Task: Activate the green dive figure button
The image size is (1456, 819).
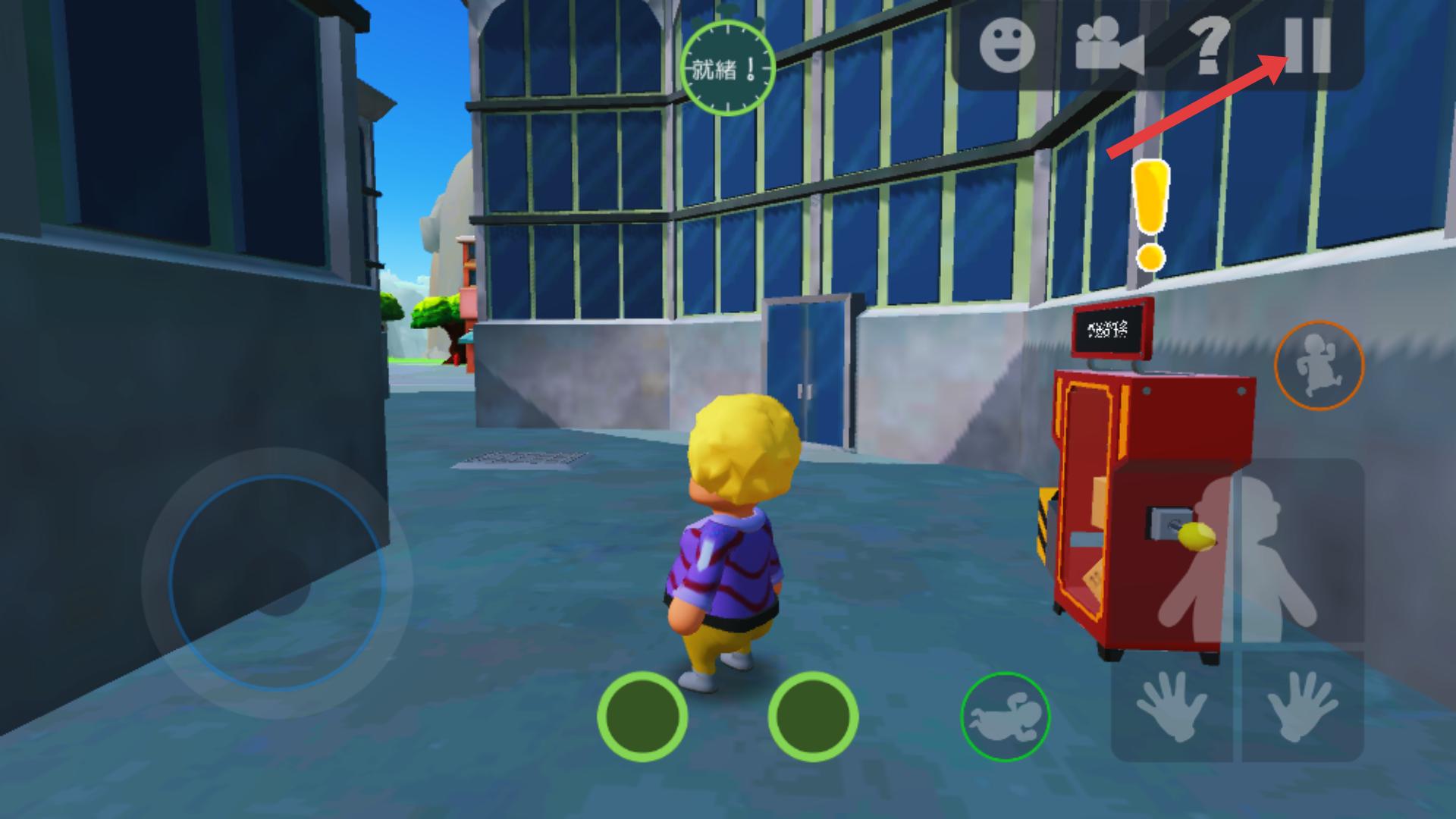Action: (x=1005, y=717)
